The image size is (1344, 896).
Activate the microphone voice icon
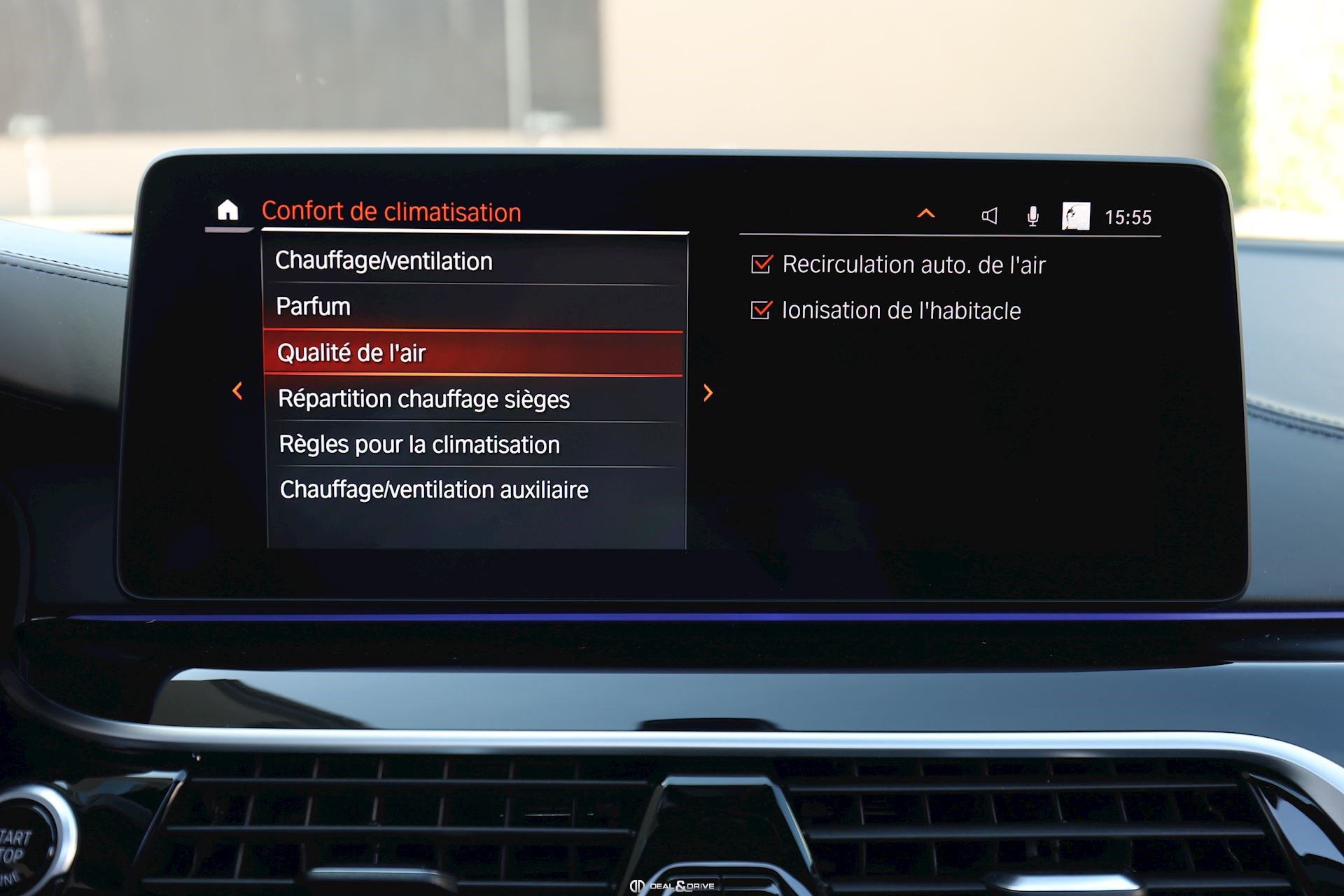tap(1032, 216)
